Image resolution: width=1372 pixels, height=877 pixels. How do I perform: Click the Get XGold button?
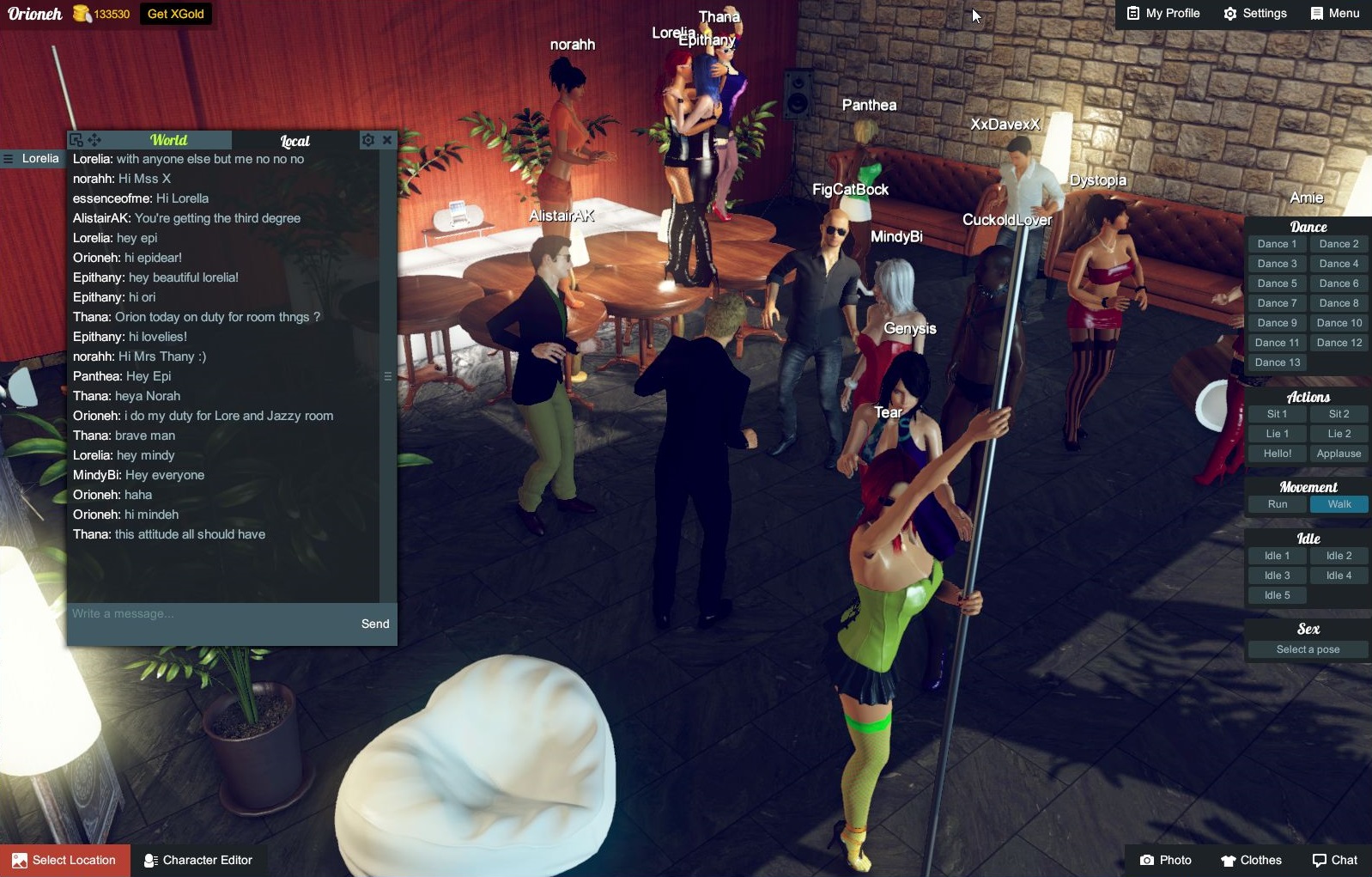point(176,13)
